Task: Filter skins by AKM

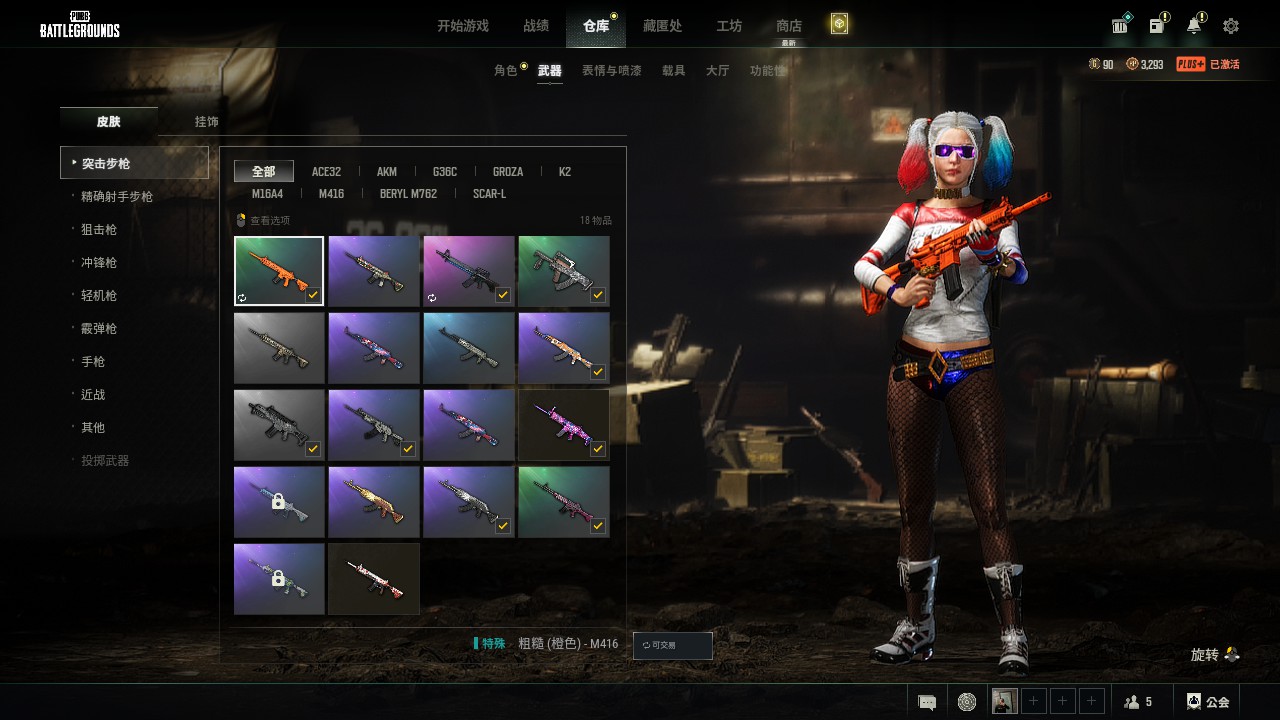Action: pyautogui.click(x=387, y=172)
